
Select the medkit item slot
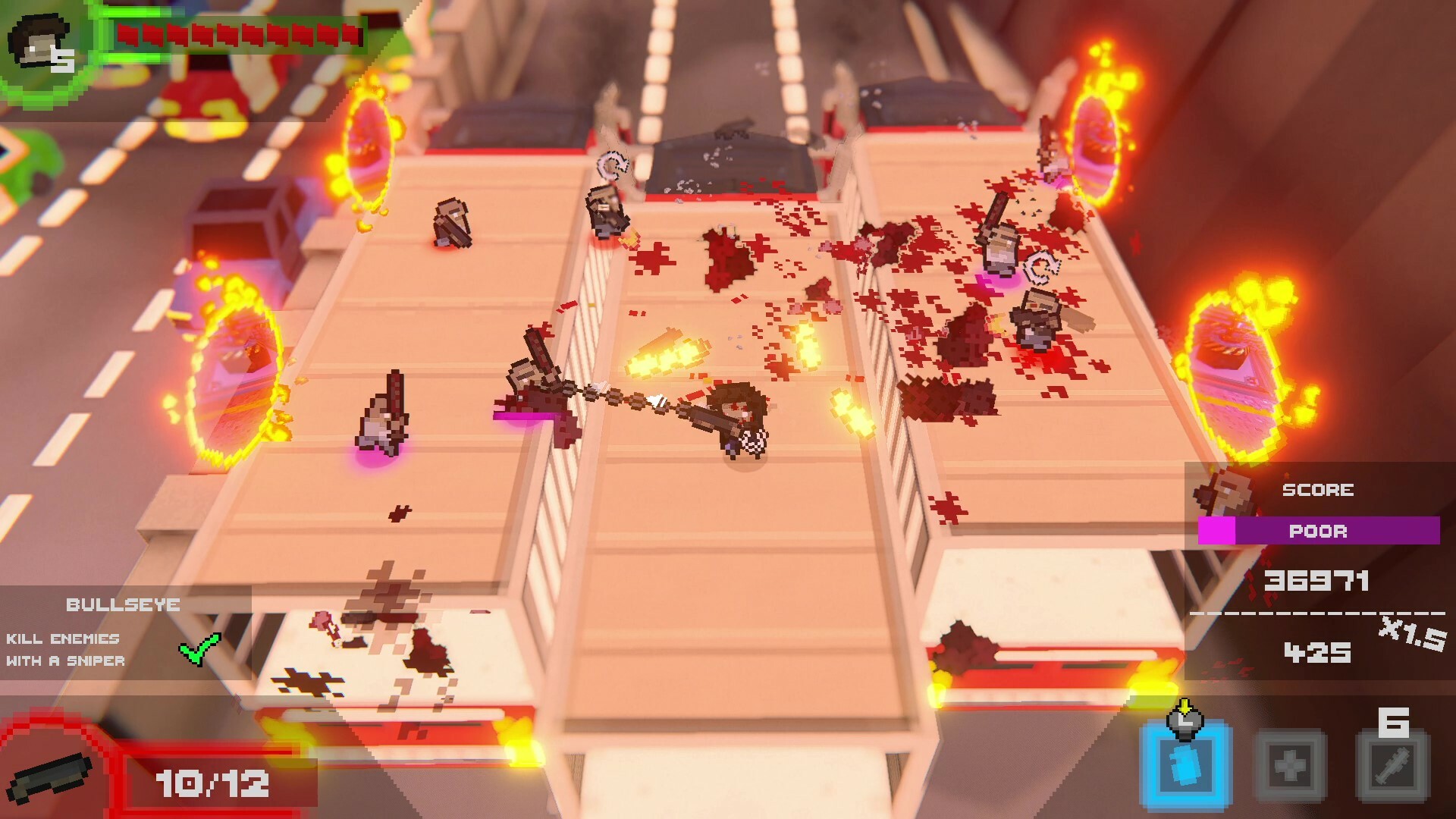coord(1291,766)
